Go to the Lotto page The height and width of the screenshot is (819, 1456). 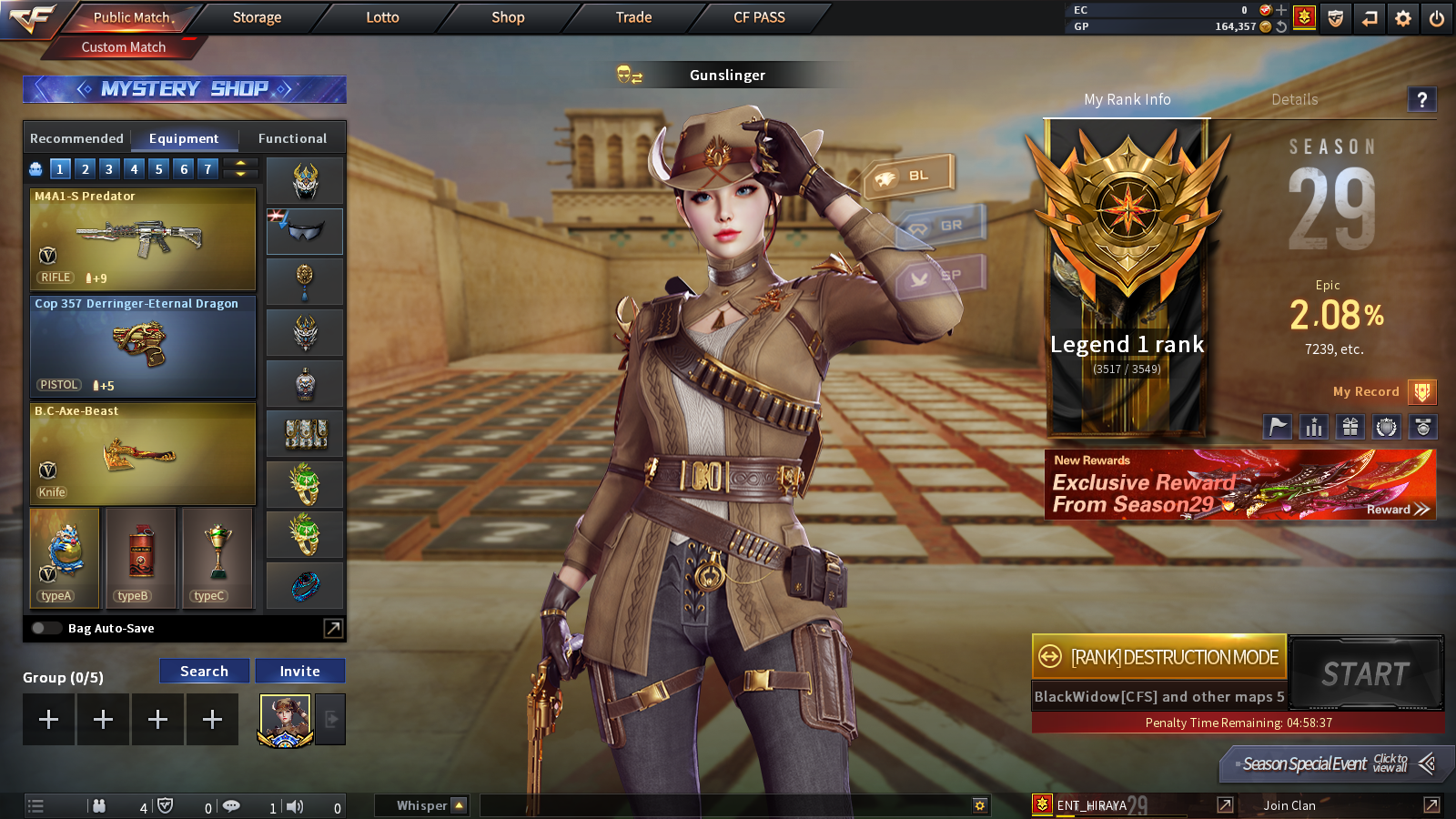click(x=382, y=17)
